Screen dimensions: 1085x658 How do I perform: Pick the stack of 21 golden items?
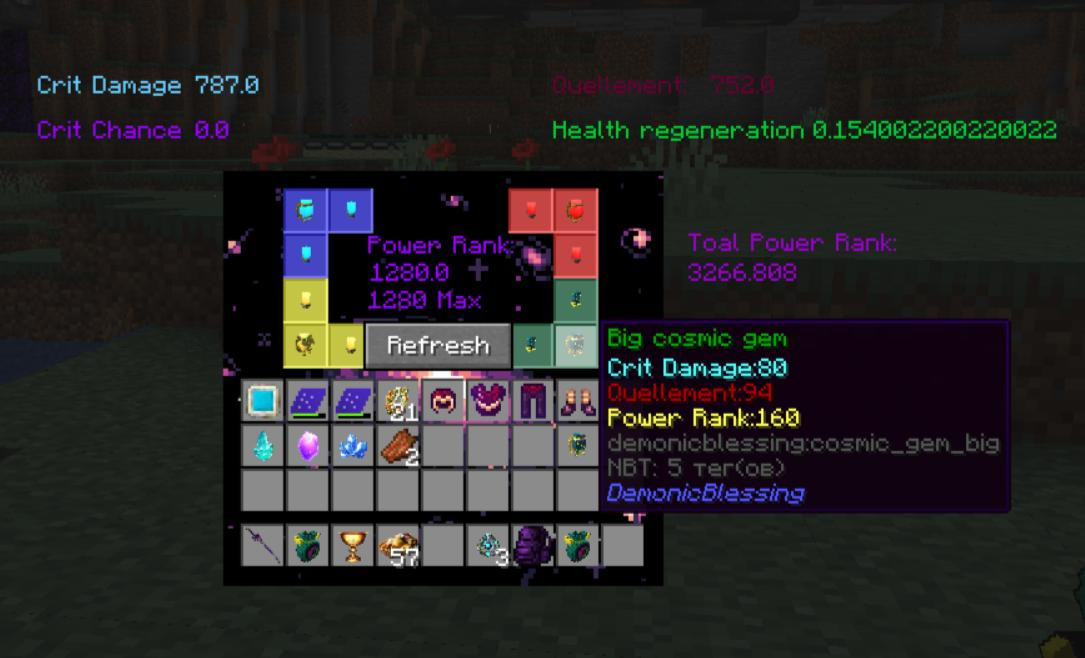pos(397,402)
